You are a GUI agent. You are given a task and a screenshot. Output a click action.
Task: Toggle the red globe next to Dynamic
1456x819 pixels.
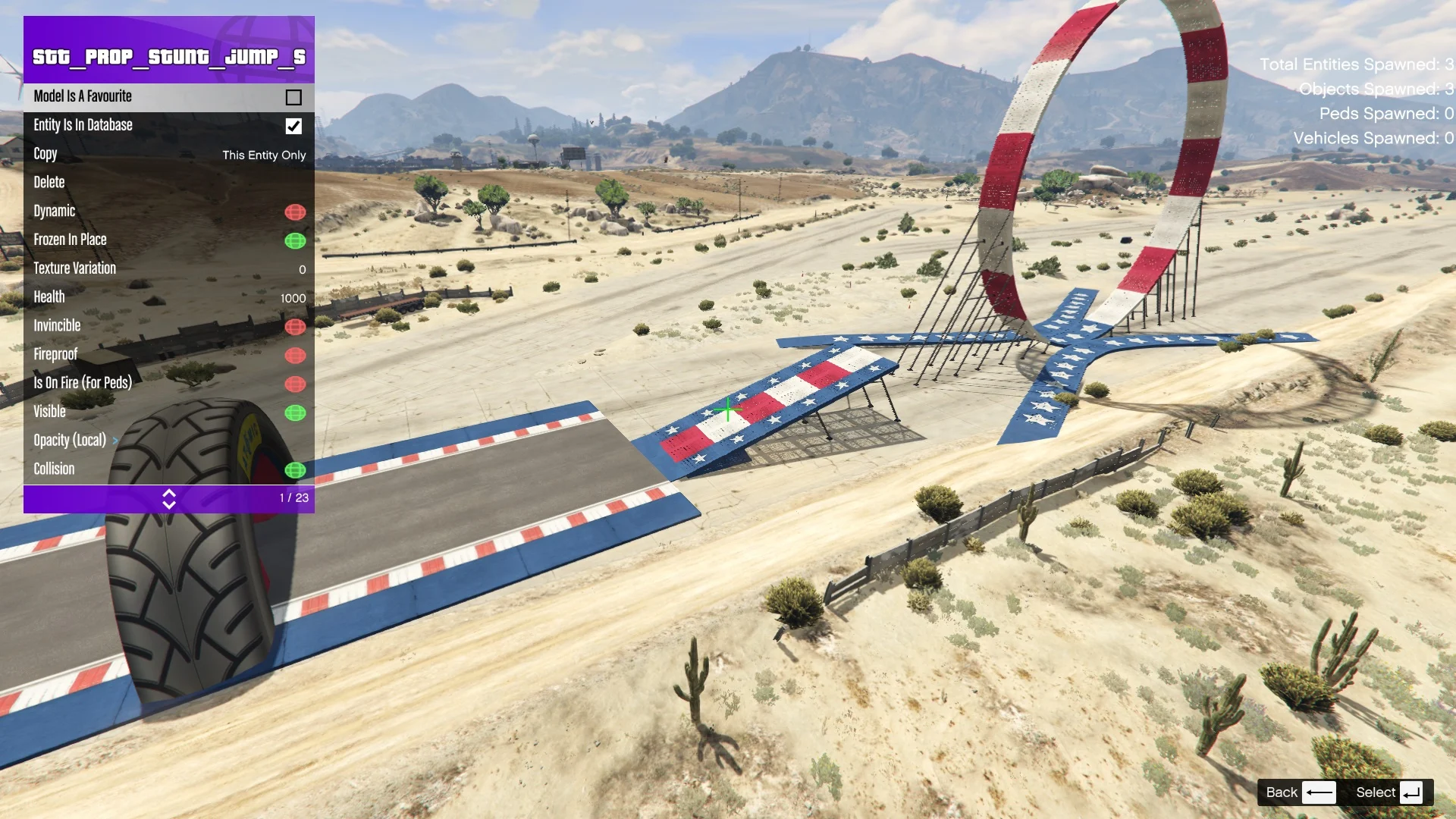tap(296, 212)
